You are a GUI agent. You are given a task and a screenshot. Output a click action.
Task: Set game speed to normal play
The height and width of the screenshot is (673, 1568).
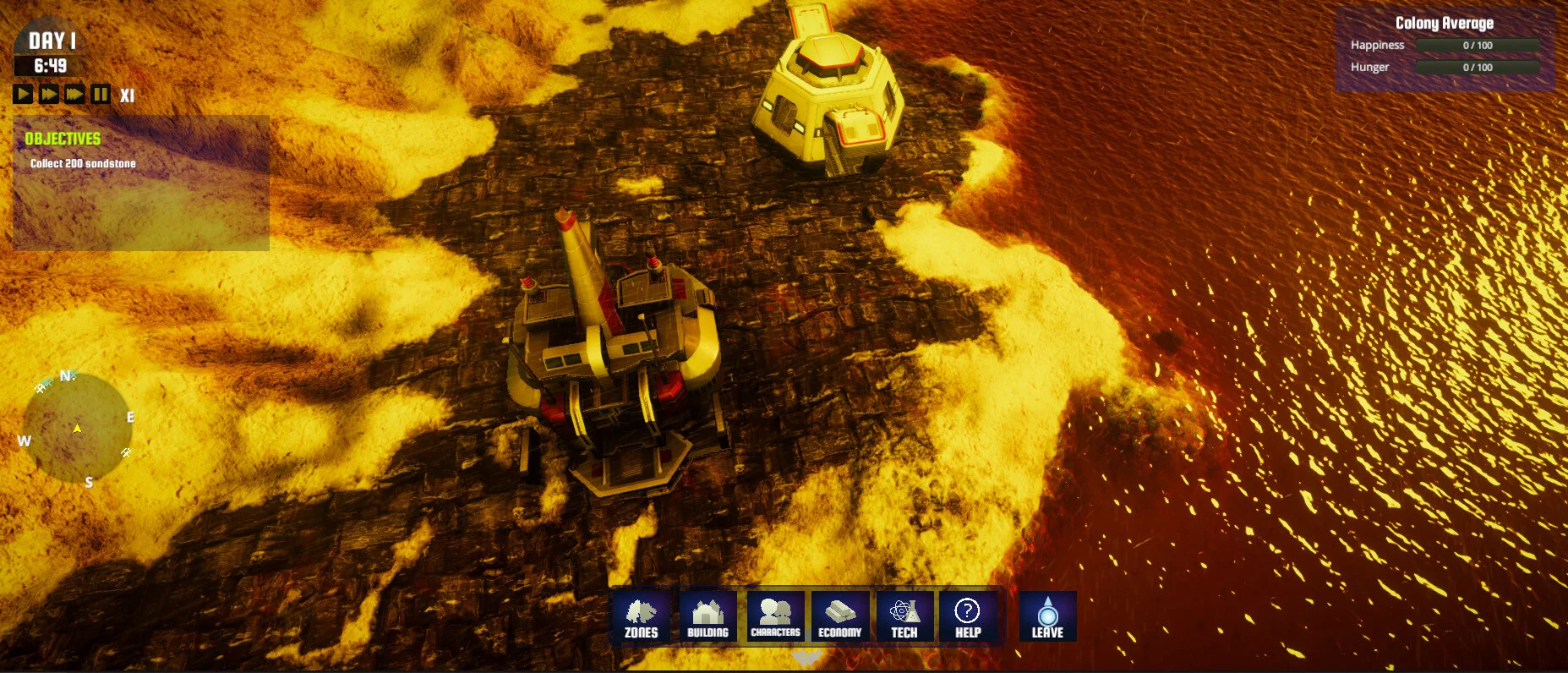pos(23,94)
